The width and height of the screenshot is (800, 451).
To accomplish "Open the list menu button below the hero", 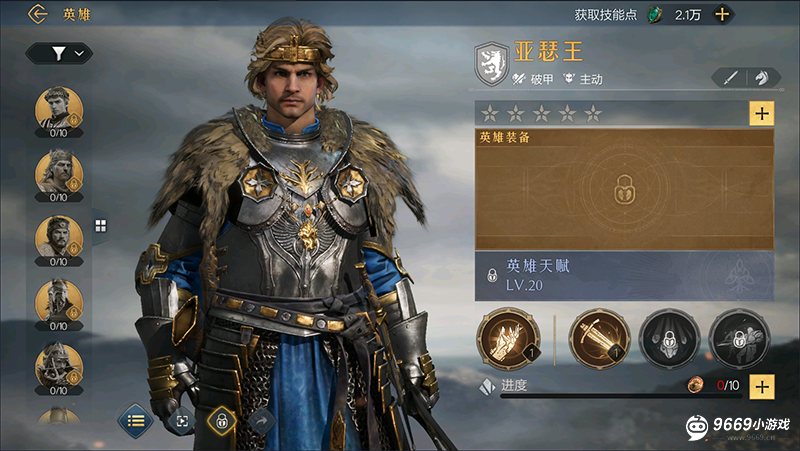I will [135, 421].
